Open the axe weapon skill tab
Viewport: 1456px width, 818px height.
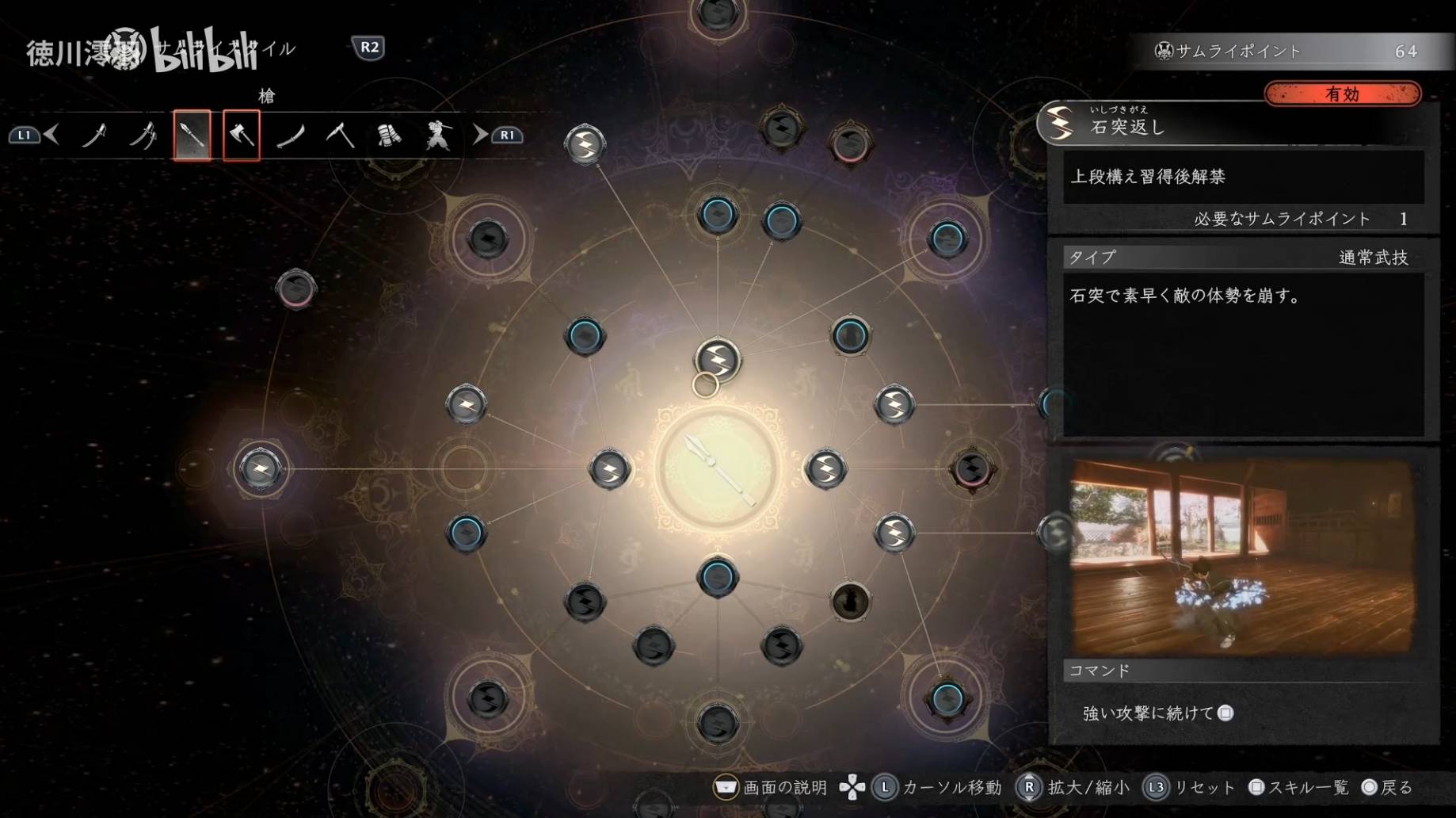pyautogui.click(x=242, y=136)
